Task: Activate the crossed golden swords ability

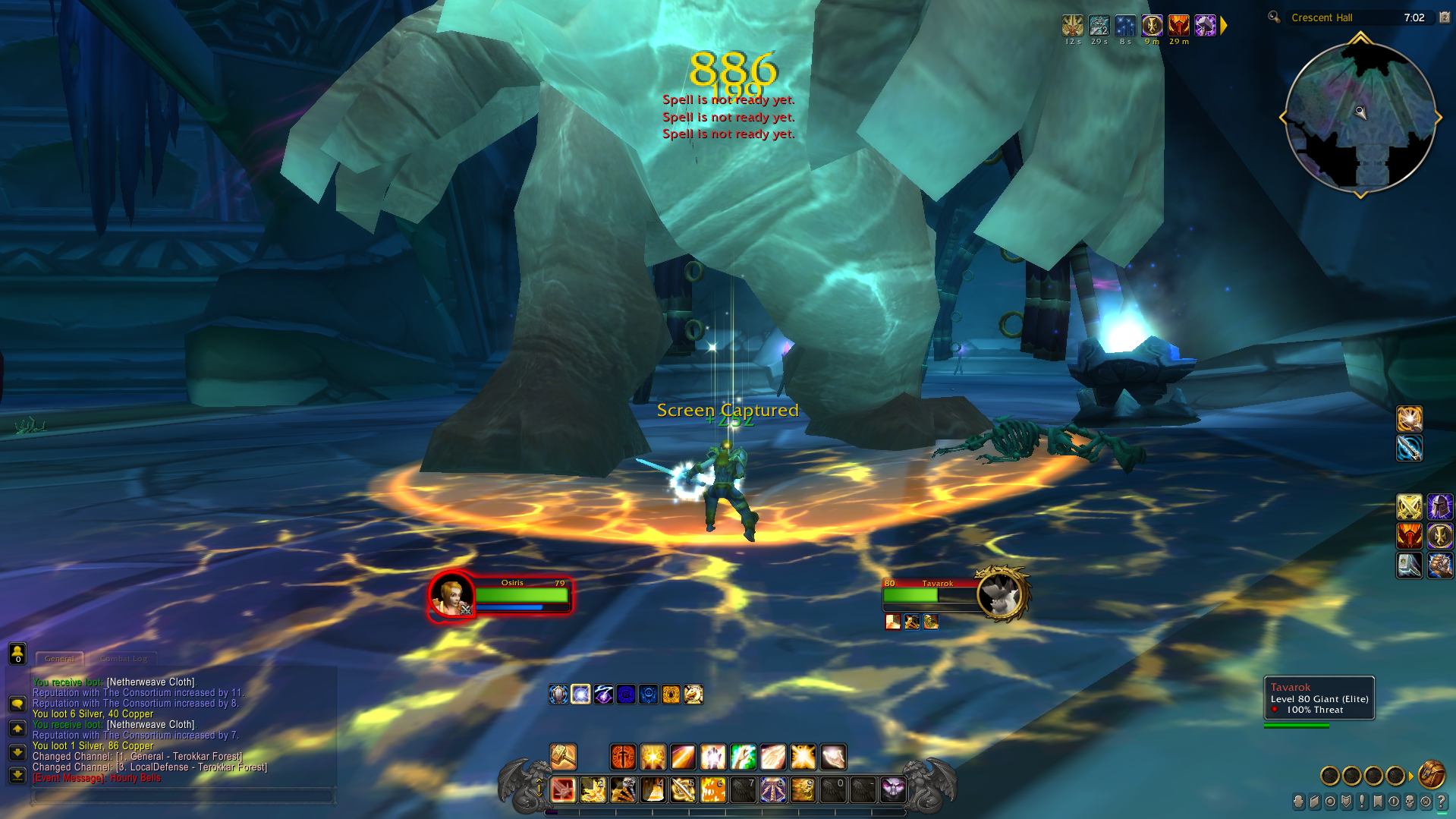Action: pos(1409,506)
